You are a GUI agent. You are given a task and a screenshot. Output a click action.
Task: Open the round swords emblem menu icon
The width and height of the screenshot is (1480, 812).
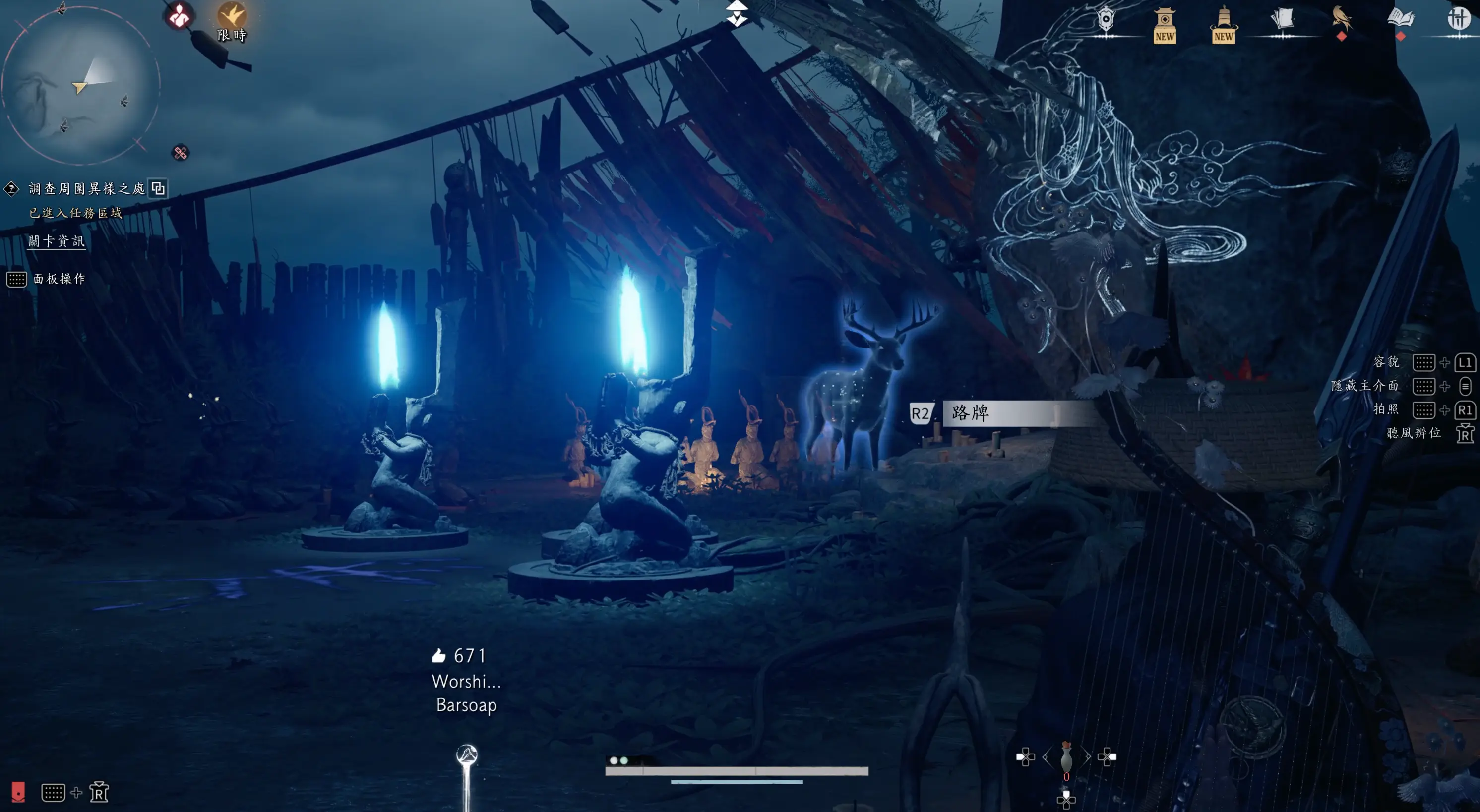tap(1458, 18)
